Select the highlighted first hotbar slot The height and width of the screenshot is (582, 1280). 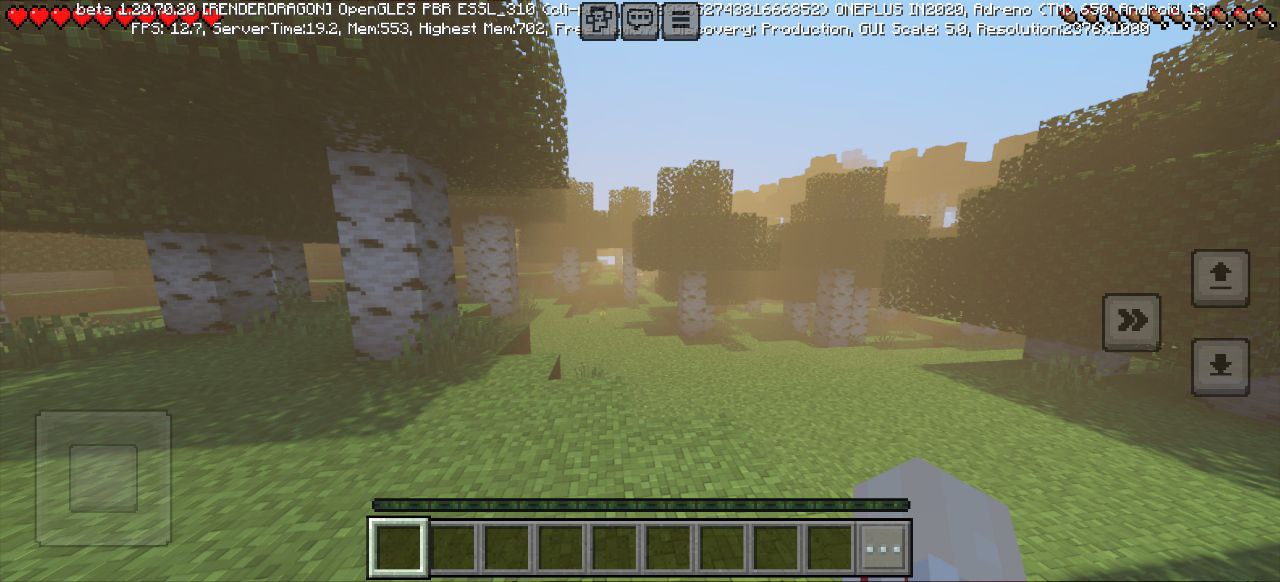click(399, 548)
